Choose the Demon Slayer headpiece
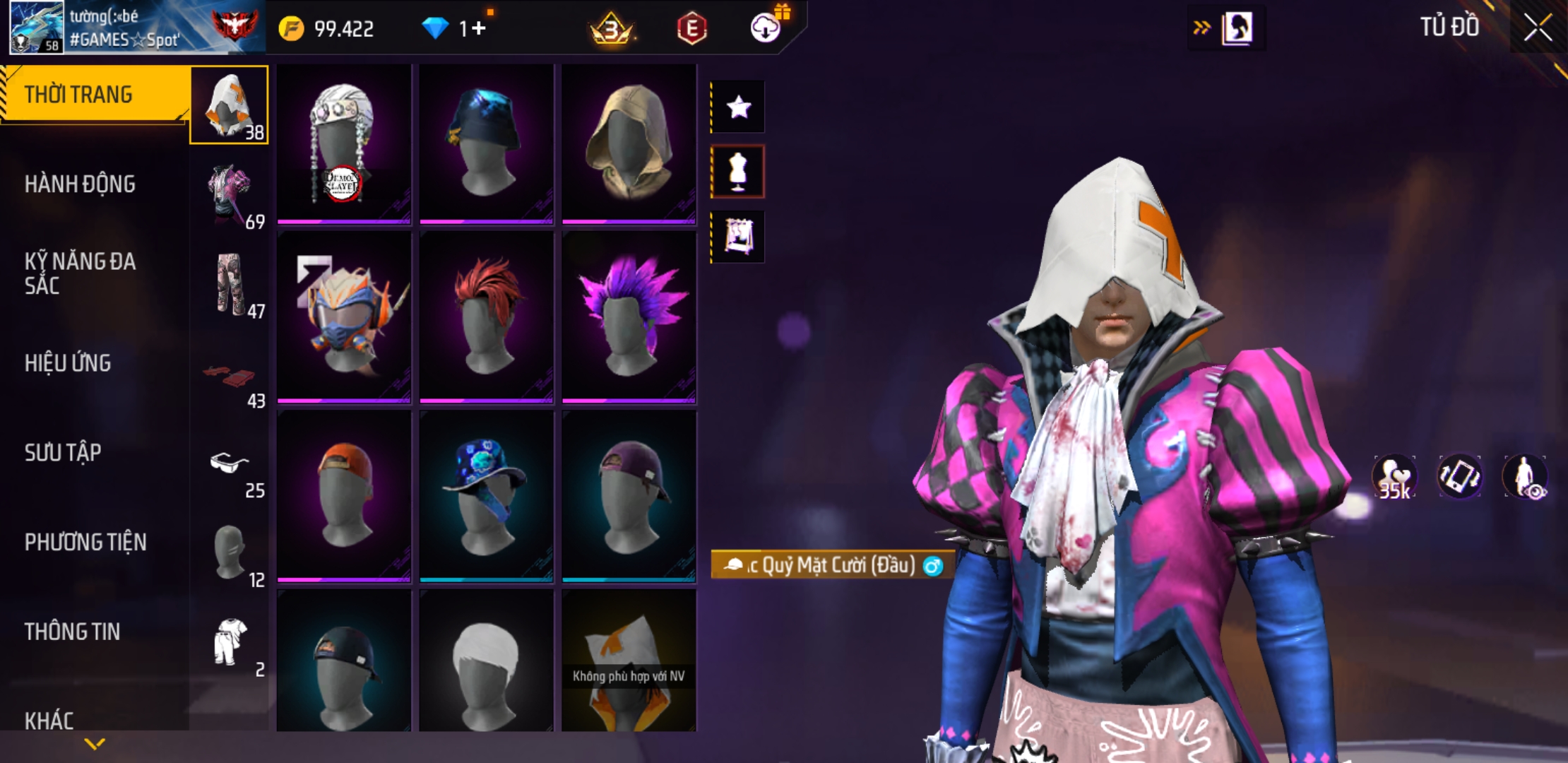This screenshot has height=763, width=1568. point(344,144)
